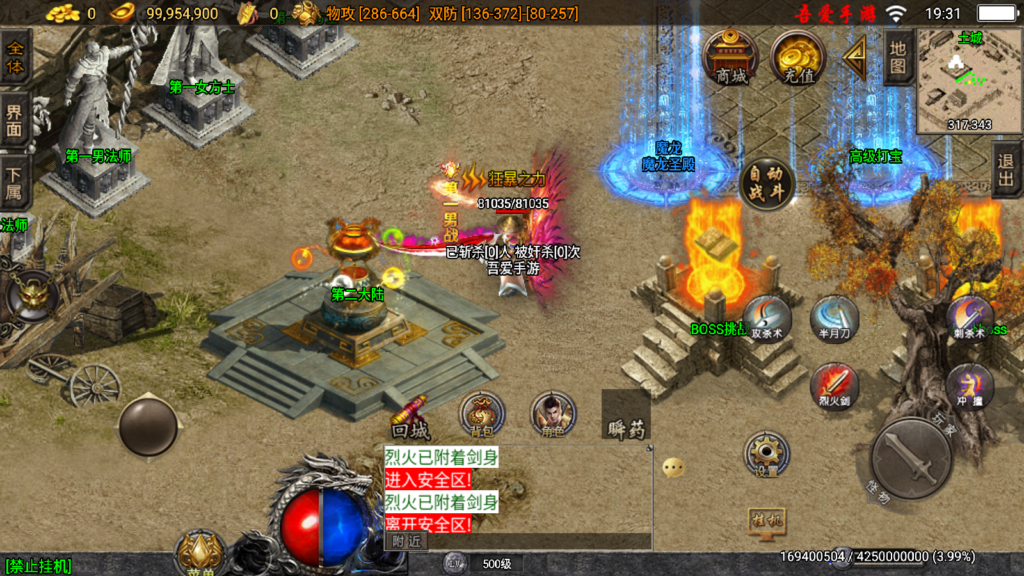Toggle 自动战斗 auto battle
1024x576 pixels.
(767, 183)
